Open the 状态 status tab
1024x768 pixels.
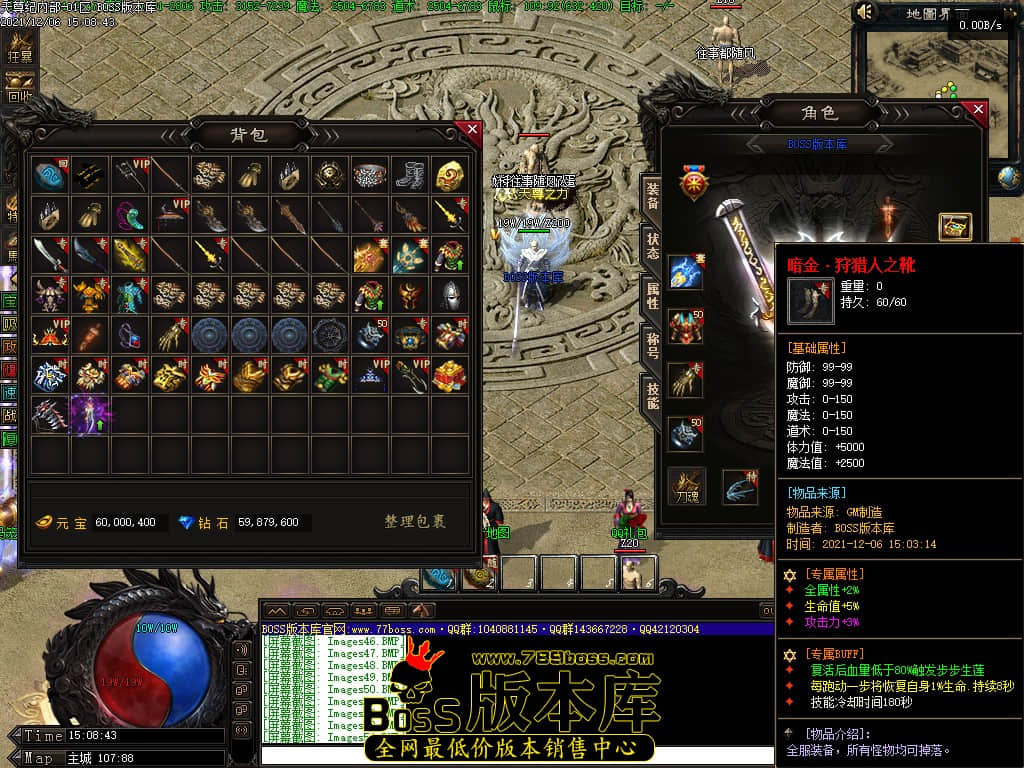651,246
